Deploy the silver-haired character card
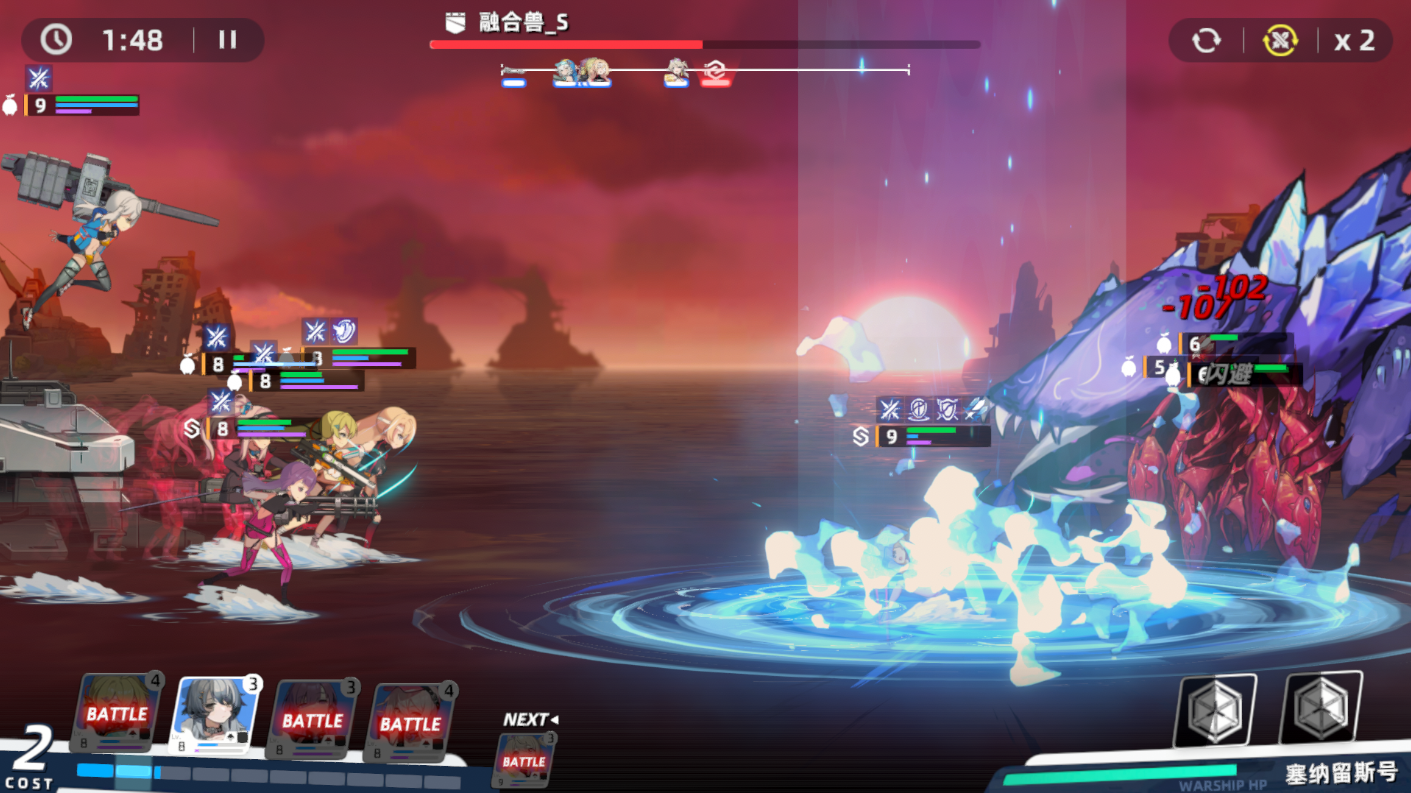Viewport: 1411px width, 793px height. click(x=215, y=716)
